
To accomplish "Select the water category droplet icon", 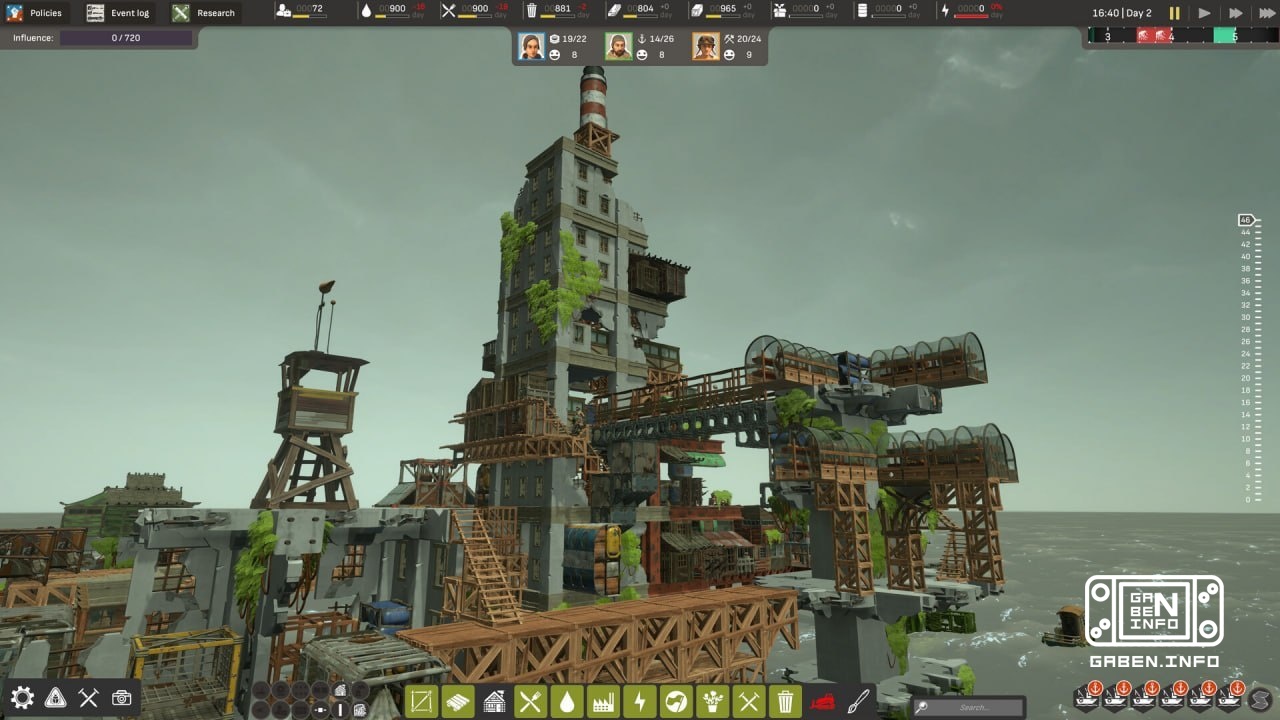I will [x=567, y=701].
